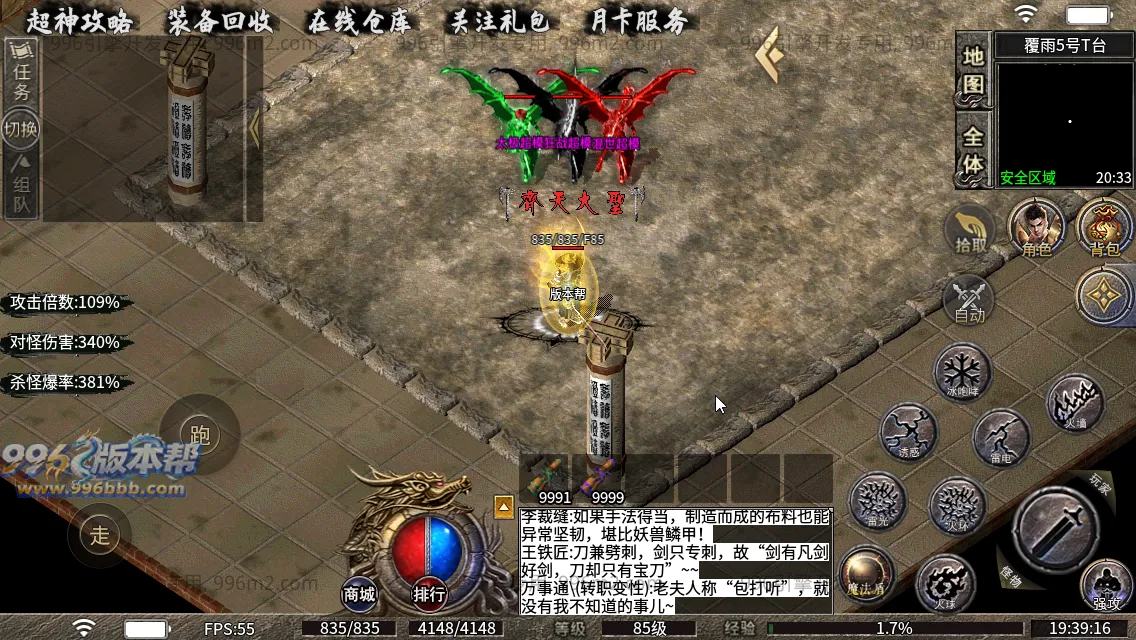The width and height of the screenshot is (1136, 640).
Task: Toggle 自动 auto-combat
Action: pyautogui.click(x=969, y=299)
